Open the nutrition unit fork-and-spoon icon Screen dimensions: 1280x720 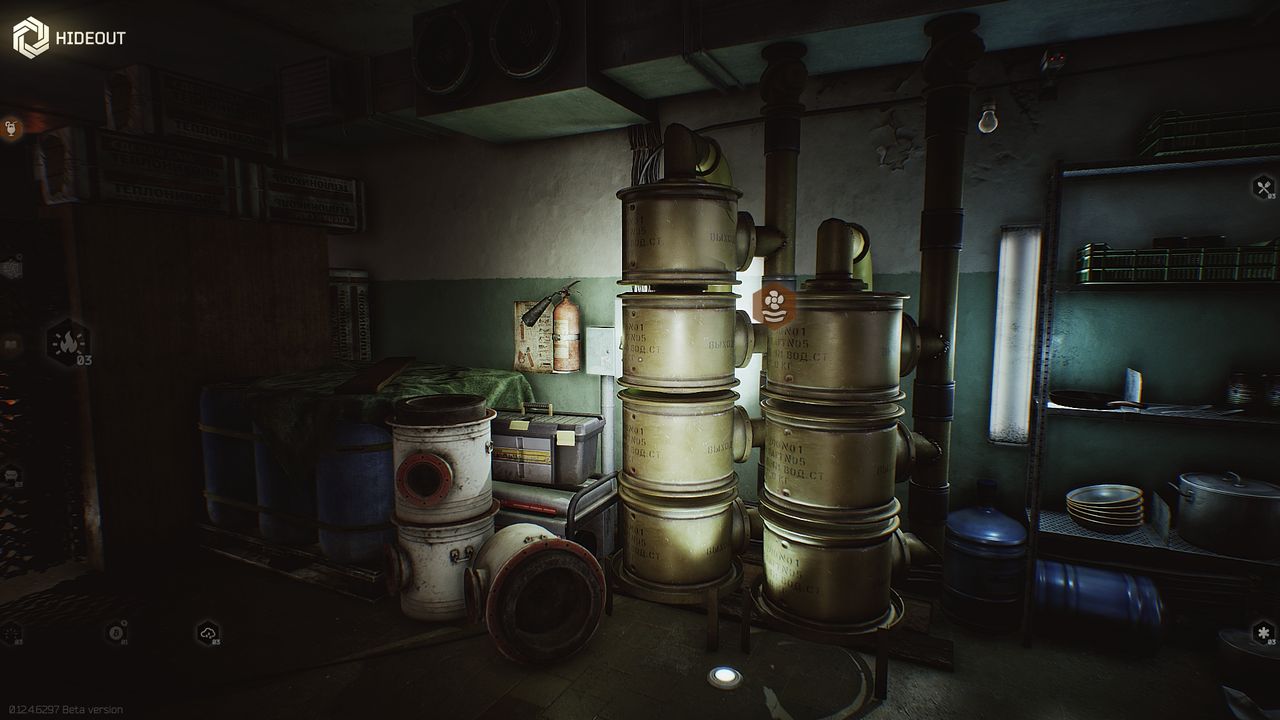(1264, 187)
